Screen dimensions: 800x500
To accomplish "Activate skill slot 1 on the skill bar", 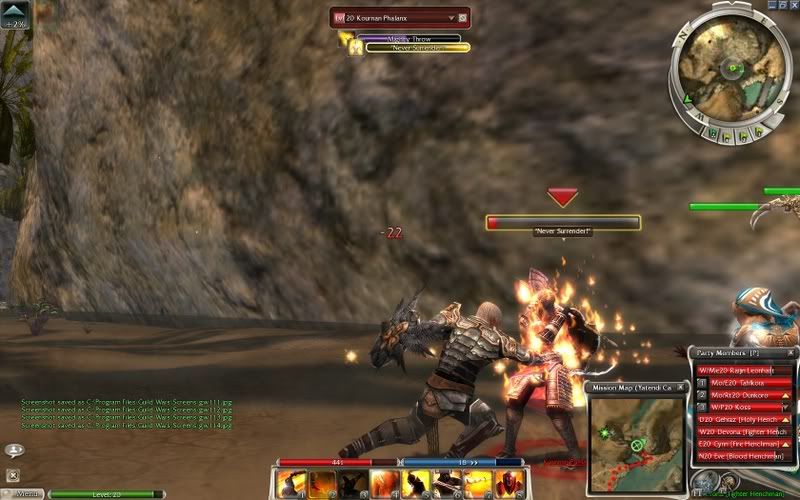I will 293,484.
